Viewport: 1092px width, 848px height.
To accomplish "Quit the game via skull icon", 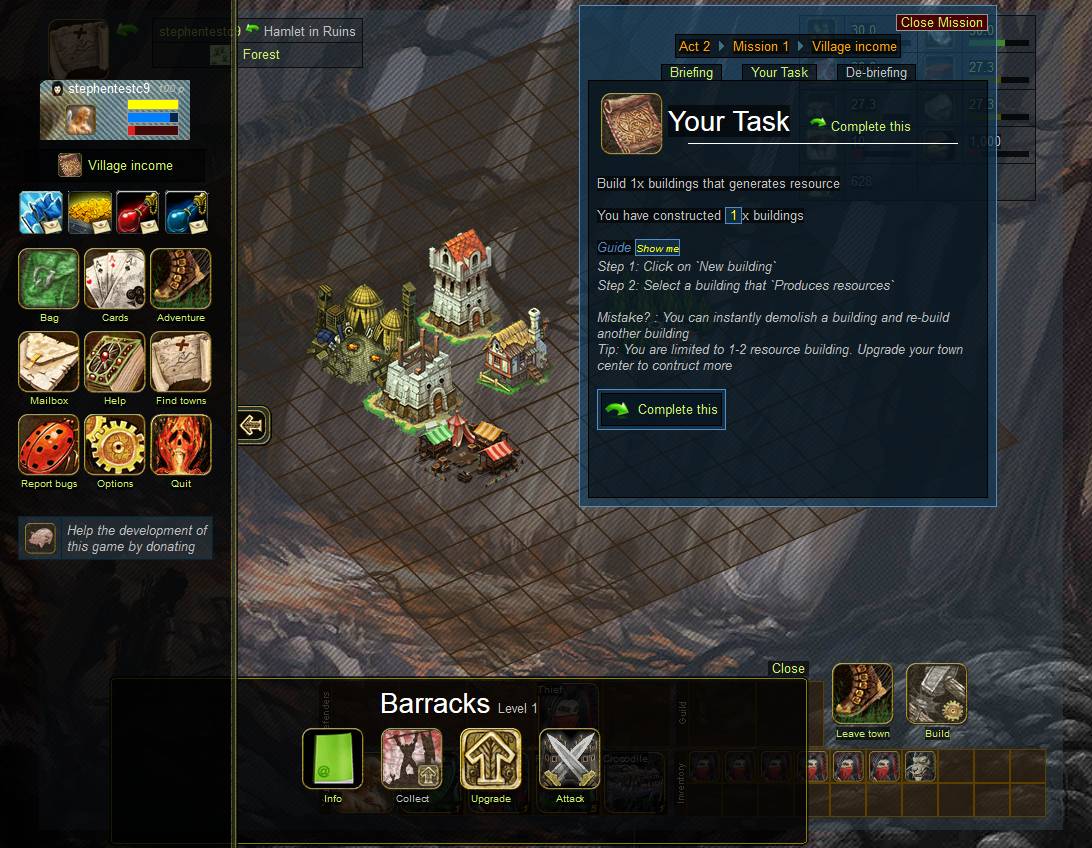I will (x=181, y=445).
